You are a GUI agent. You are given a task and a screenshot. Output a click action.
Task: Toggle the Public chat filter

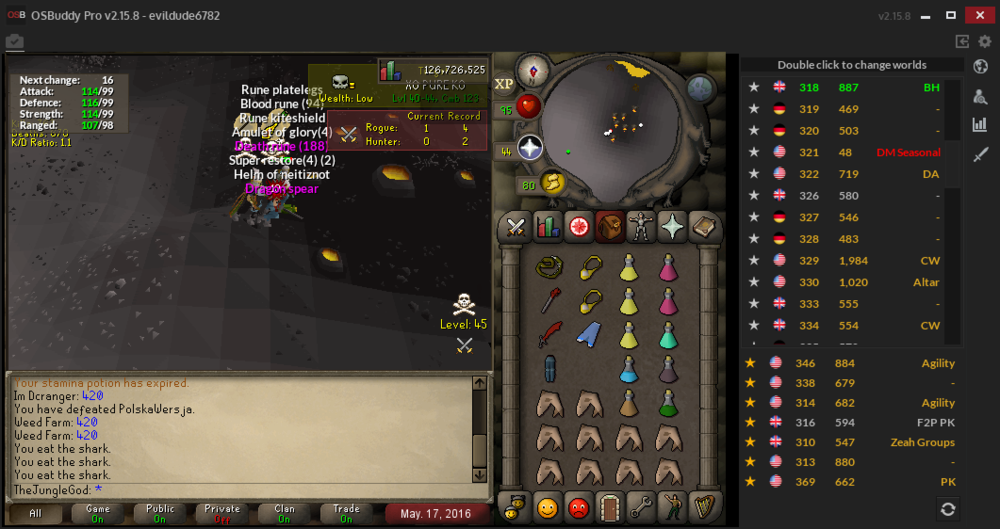(x=160, y=513)
